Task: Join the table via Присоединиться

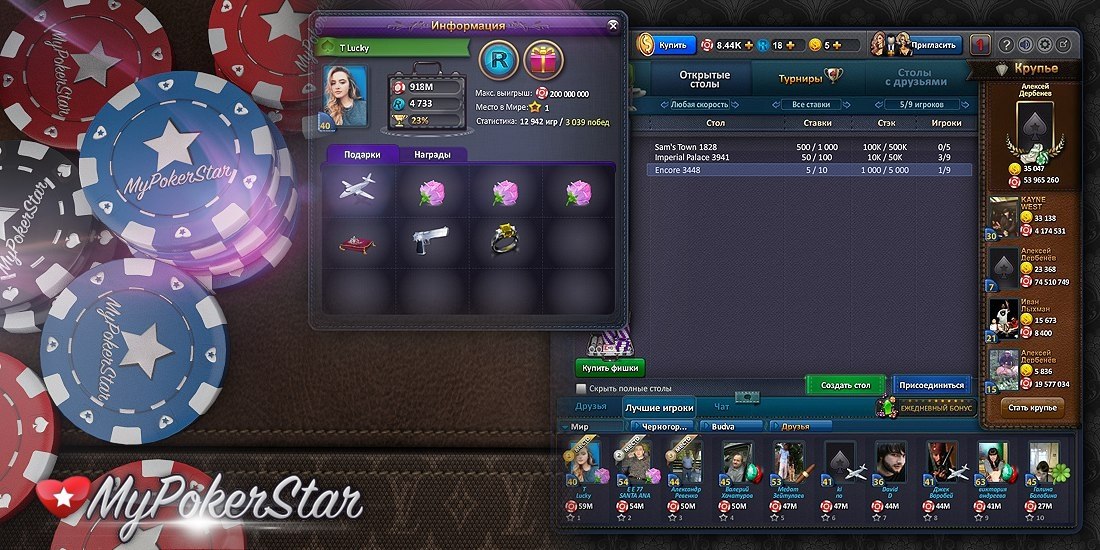Action: pos(932,385)
